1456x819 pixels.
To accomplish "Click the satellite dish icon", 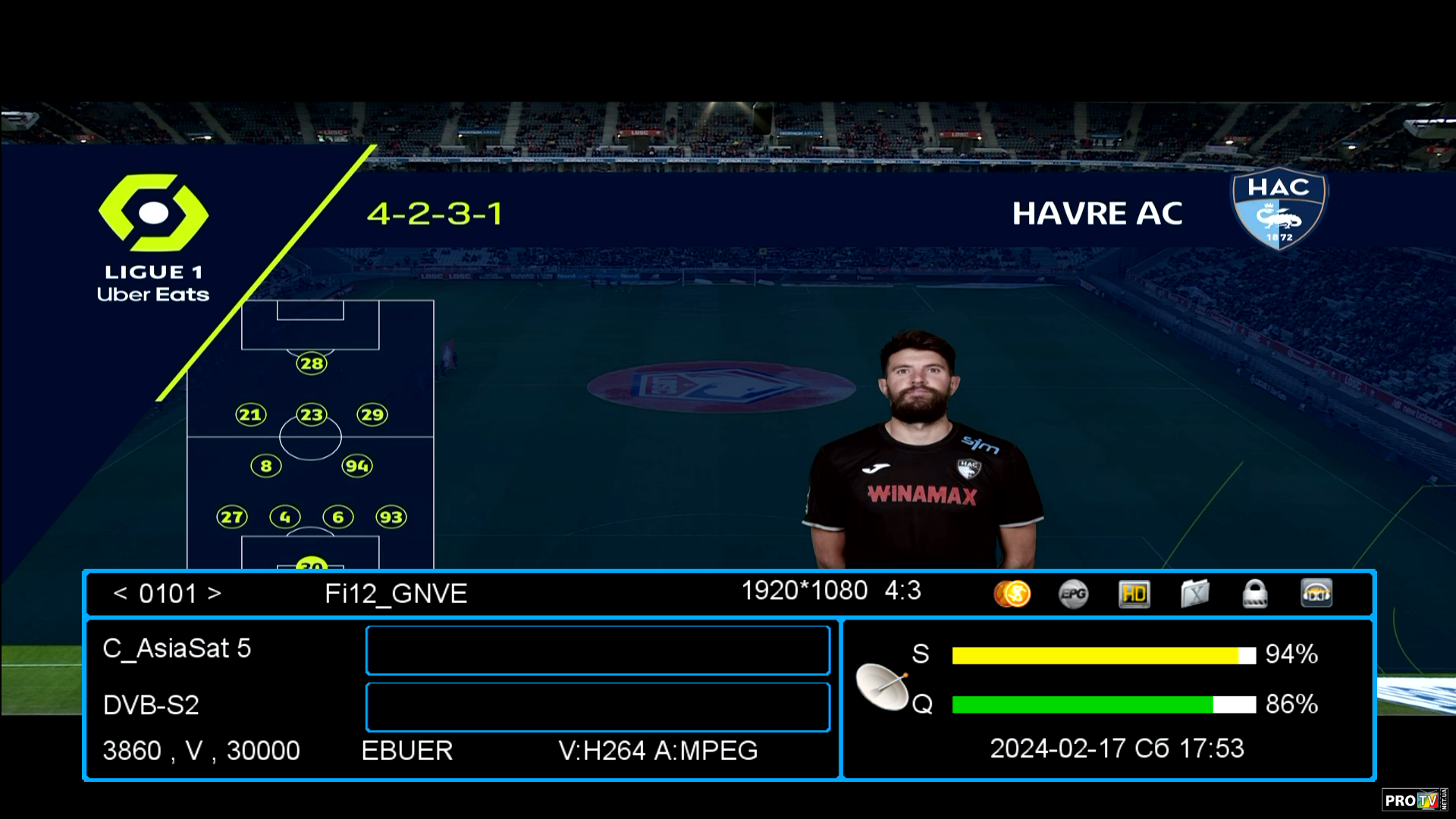I will [x=882, y=686].
